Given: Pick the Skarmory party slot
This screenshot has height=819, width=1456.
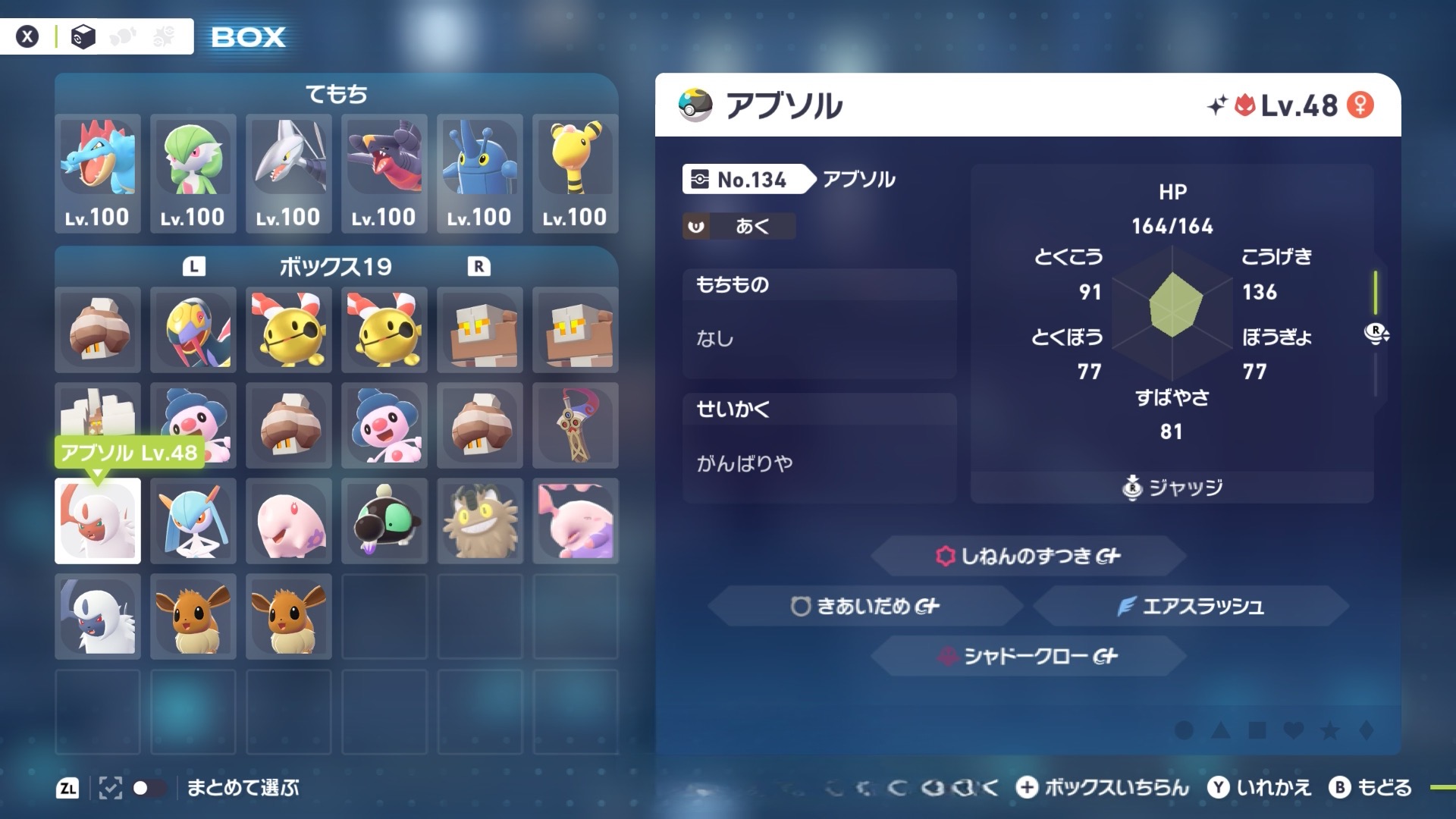Looking at the screenshot, I should coord(289,173).
